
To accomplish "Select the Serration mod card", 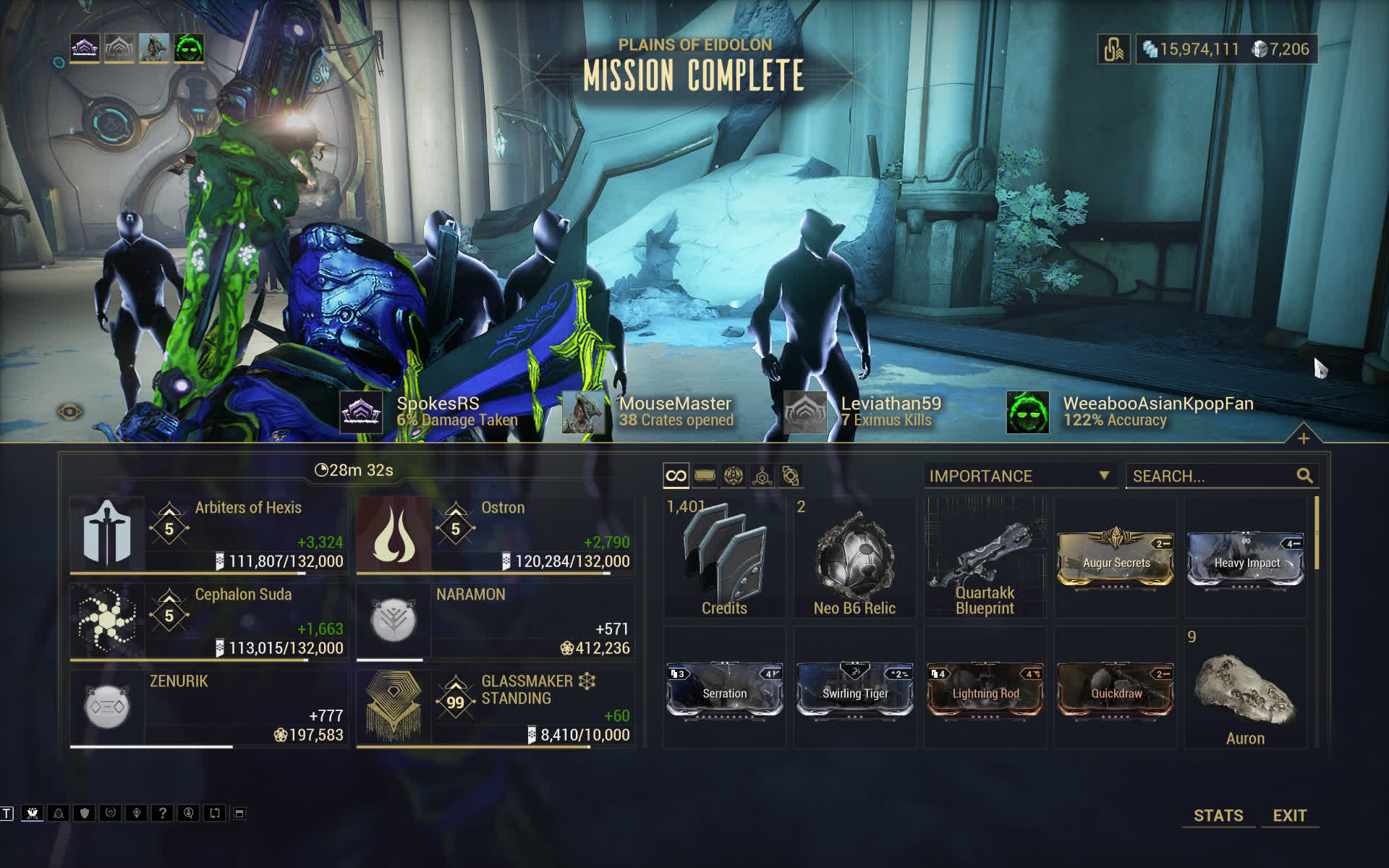I will [x=725, y=690].
